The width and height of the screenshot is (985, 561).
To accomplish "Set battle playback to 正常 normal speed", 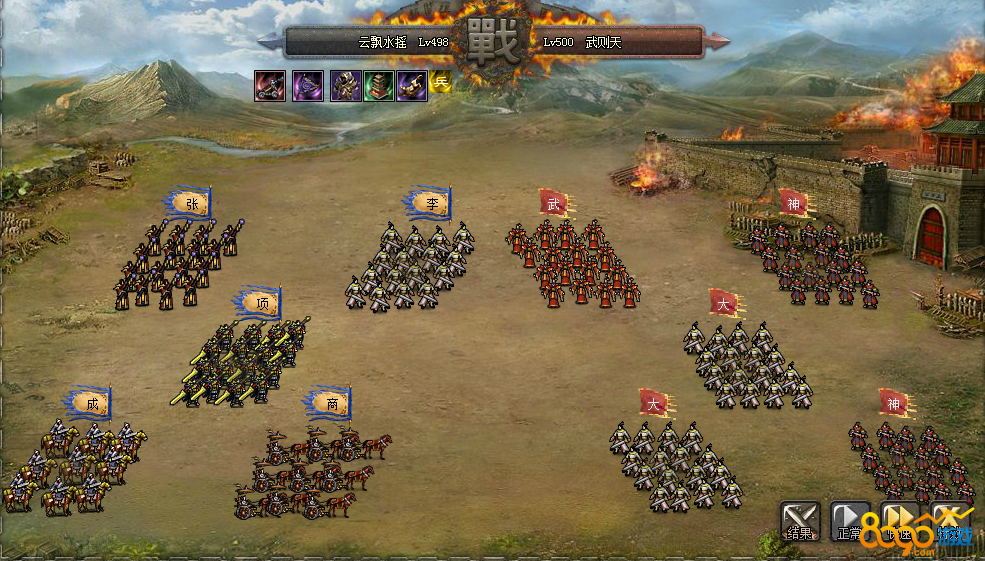I will pos(850,521).
